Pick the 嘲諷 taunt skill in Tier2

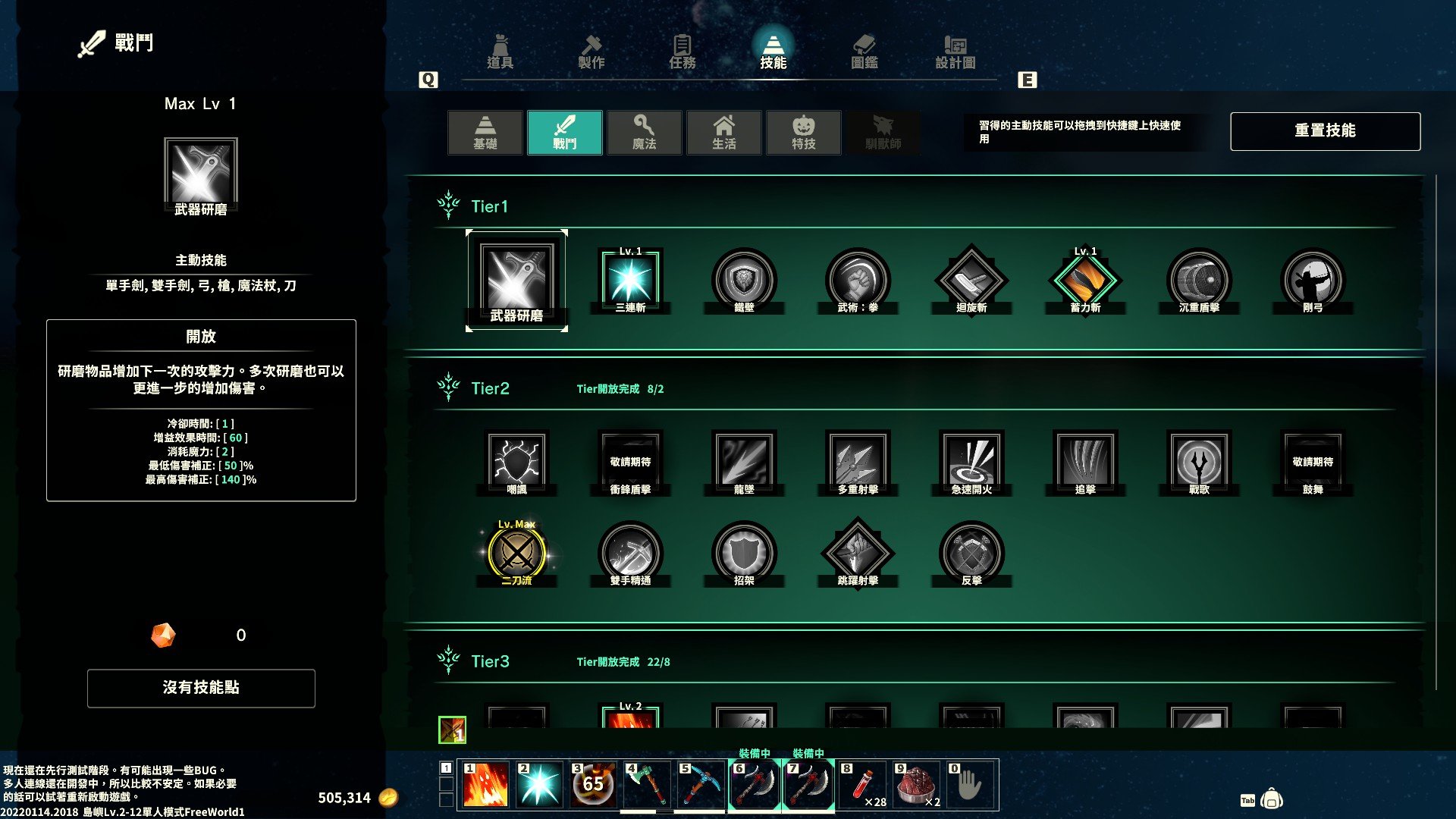[516, 461]
